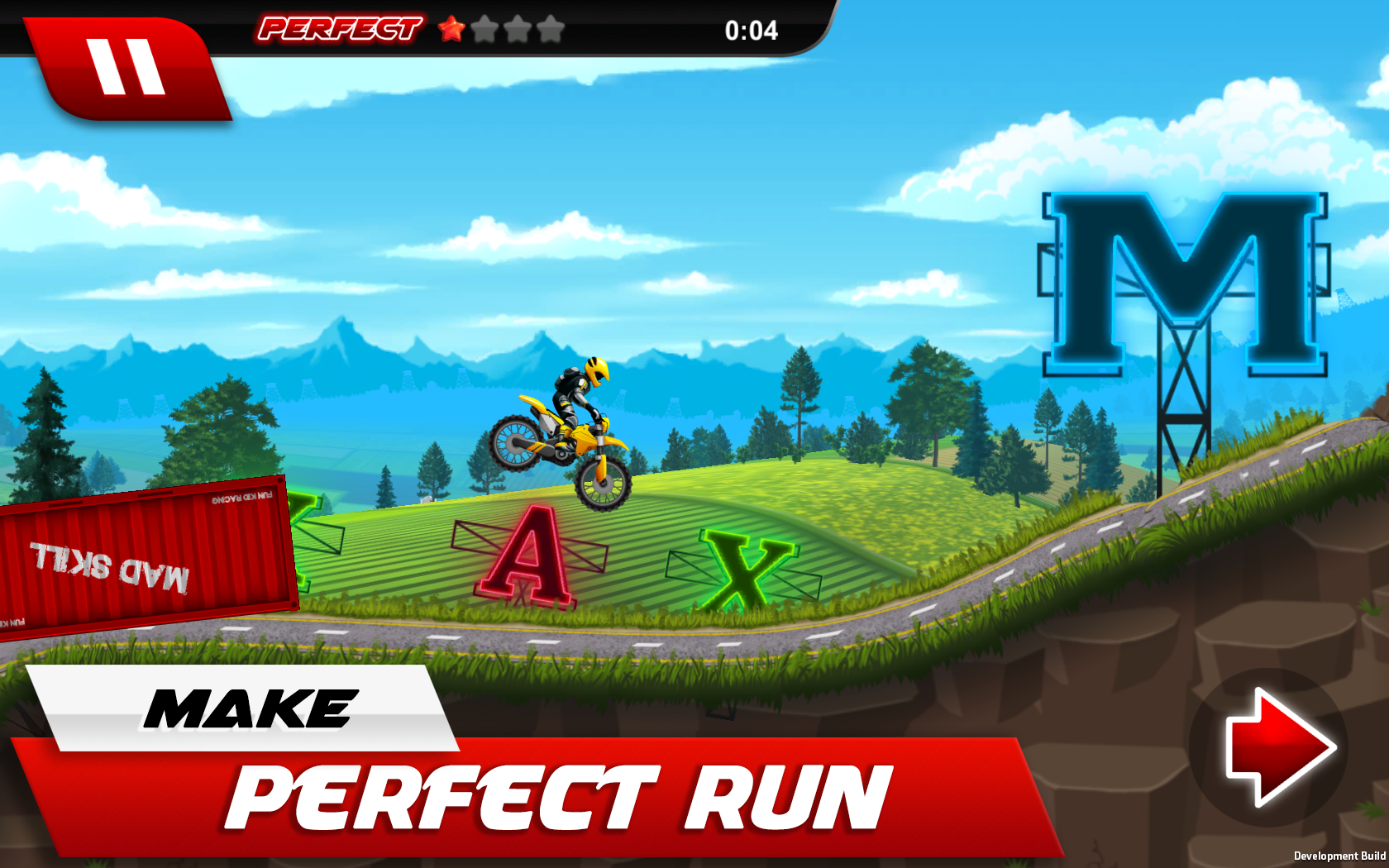Tap the timer showing 0:04

751,31
